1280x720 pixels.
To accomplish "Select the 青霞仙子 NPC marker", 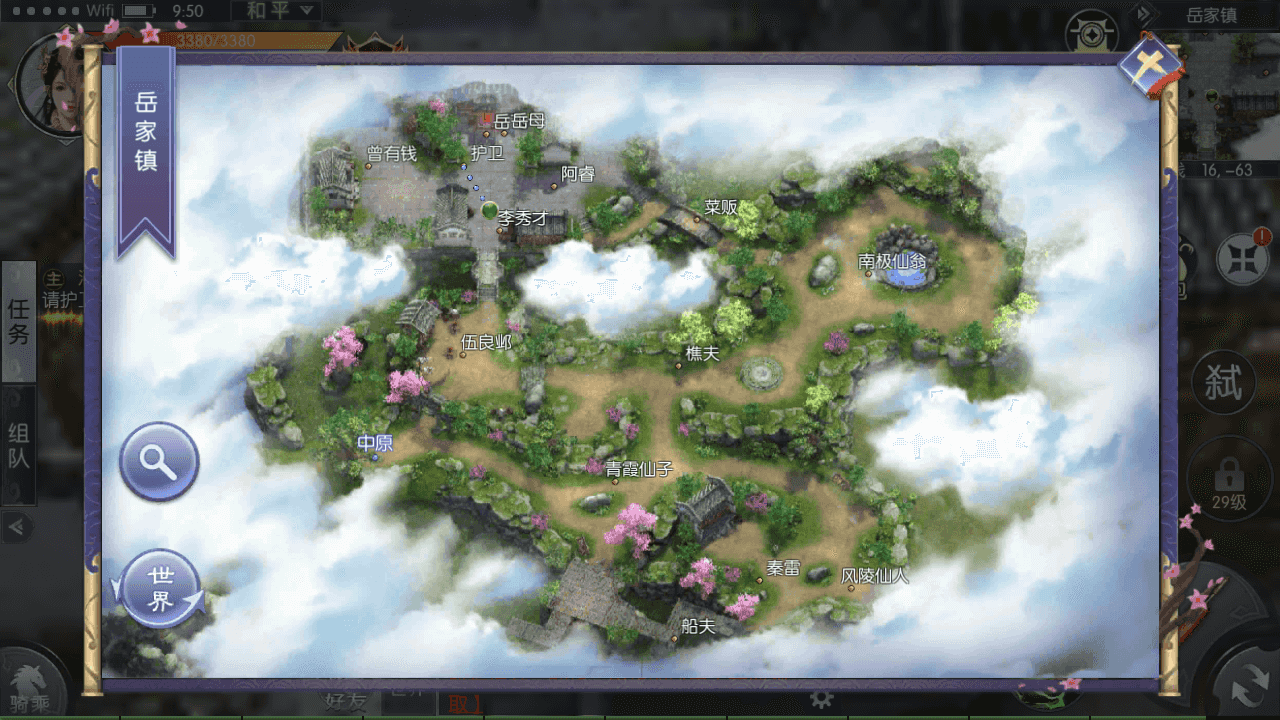I will 639,470.
